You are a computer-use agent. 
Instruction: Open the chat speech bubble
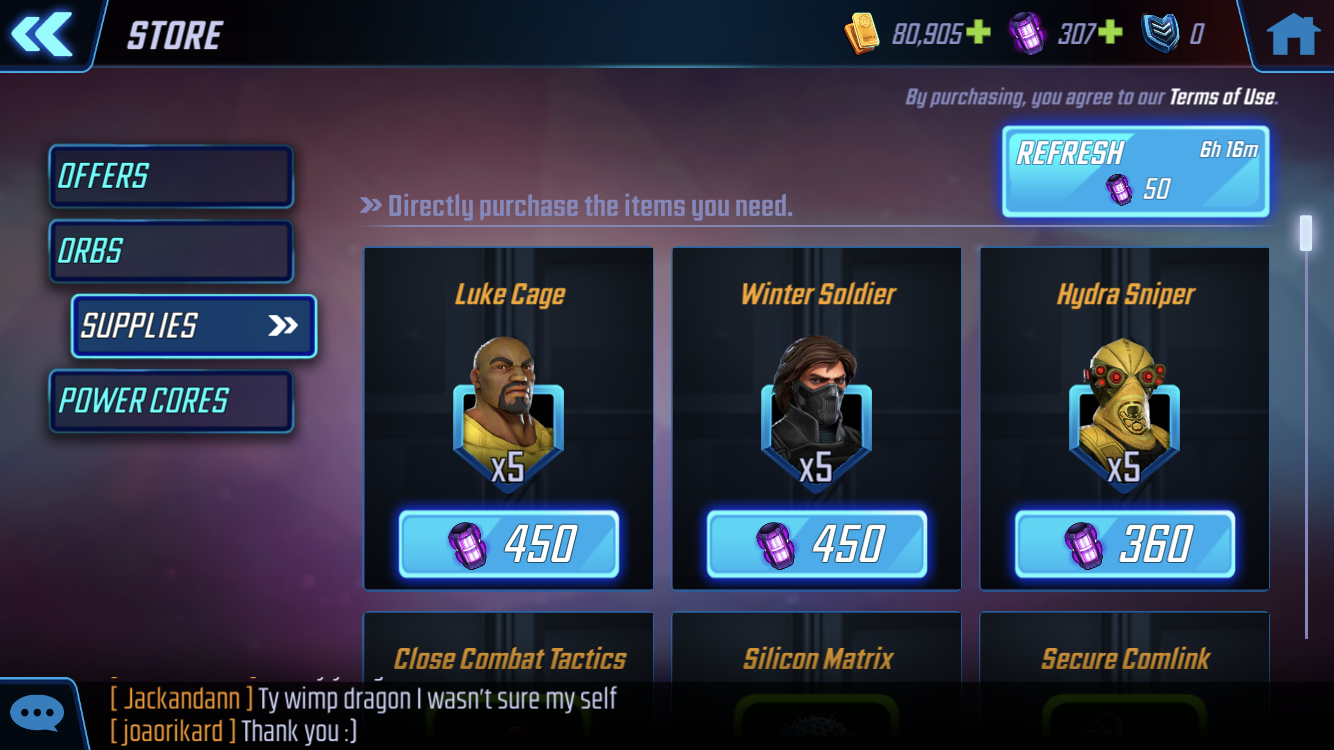[x=38, y=714]
